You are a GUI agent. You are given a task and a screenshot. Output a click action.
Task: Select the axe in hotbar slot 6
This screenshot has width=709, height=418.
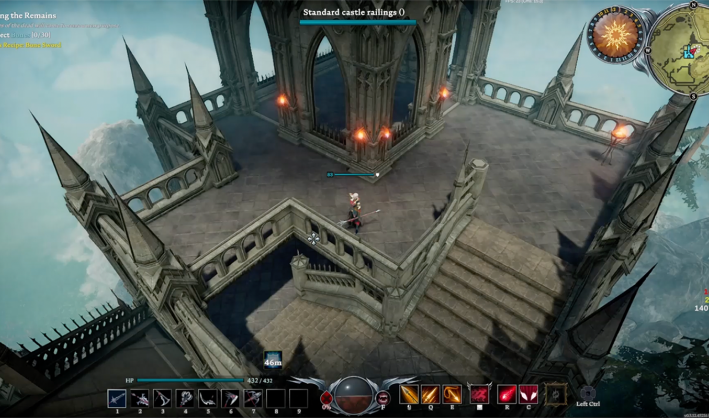tap(230, 398)
